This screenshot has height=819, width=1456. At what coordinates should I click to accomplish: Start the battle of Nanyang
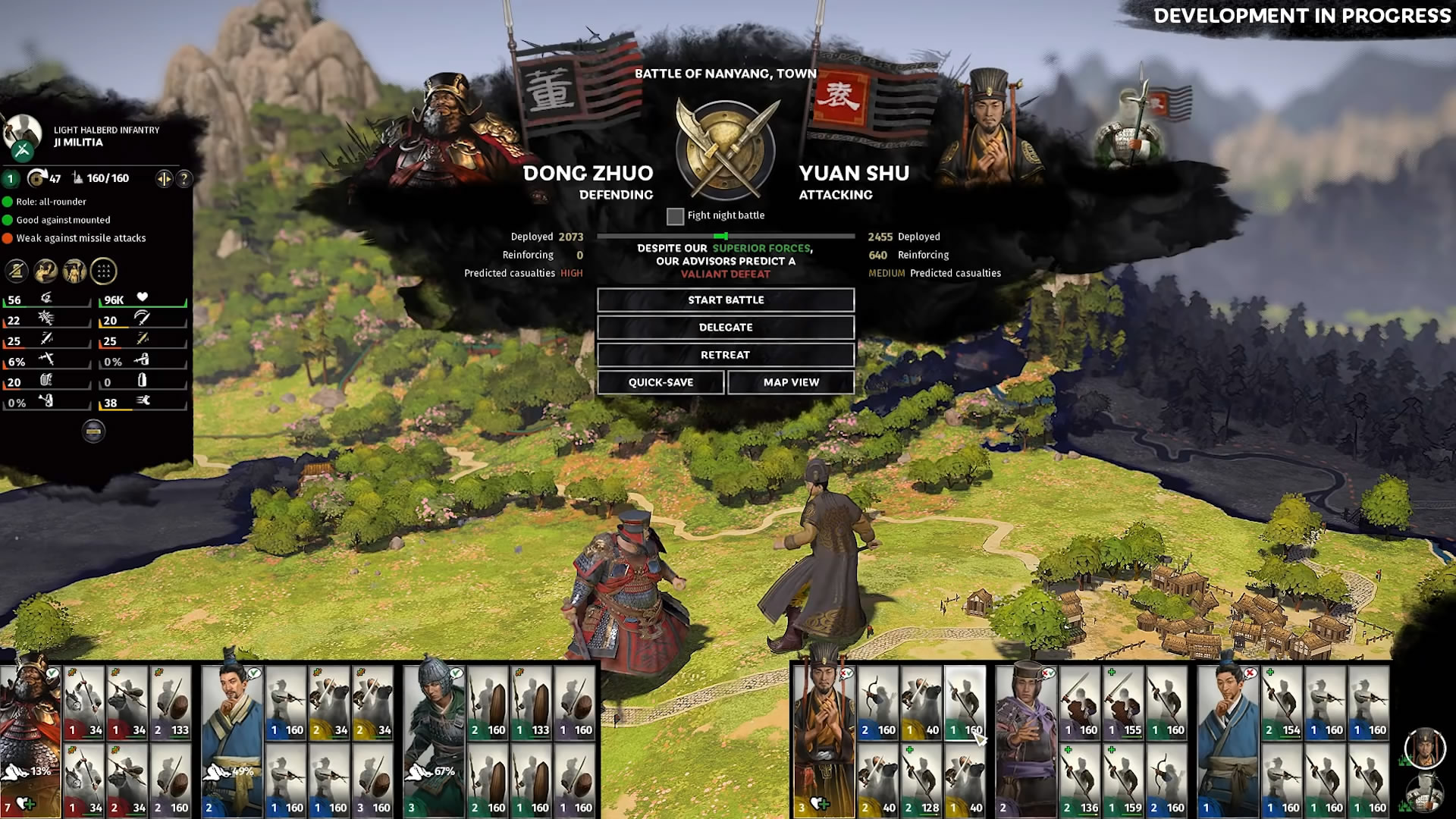pyautogui.click(x=726, y=300)
